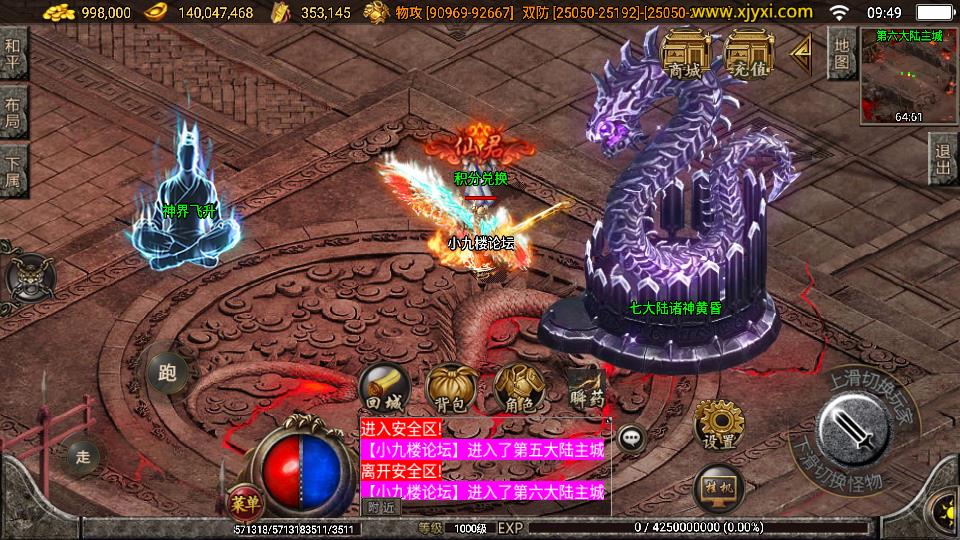Tap the 退出 exit button
Viewport: 960px width, 540px height.
[943, 160]
